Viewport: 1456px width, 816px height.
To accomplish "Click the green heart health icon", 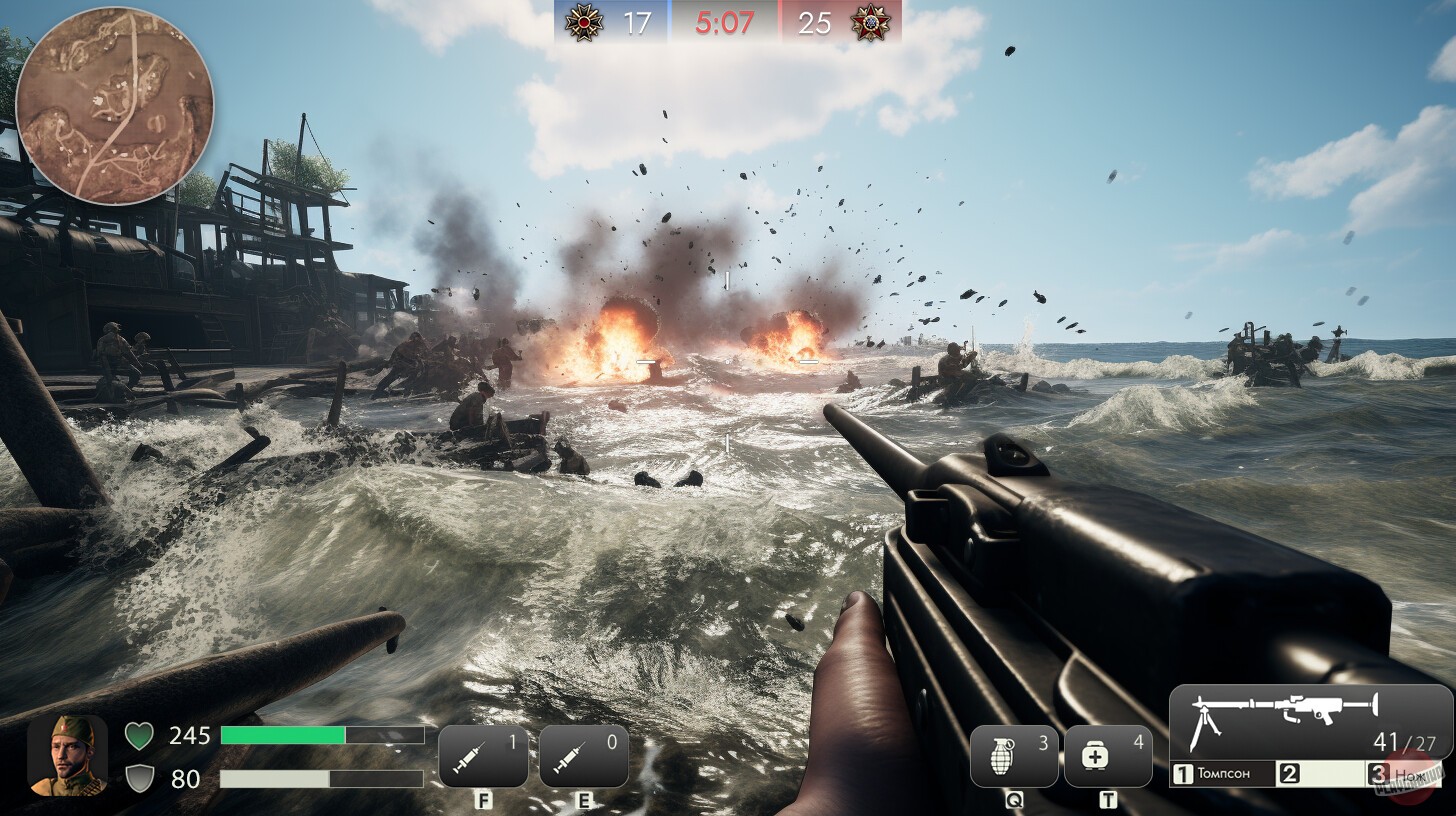I will [x=138, y=736].
